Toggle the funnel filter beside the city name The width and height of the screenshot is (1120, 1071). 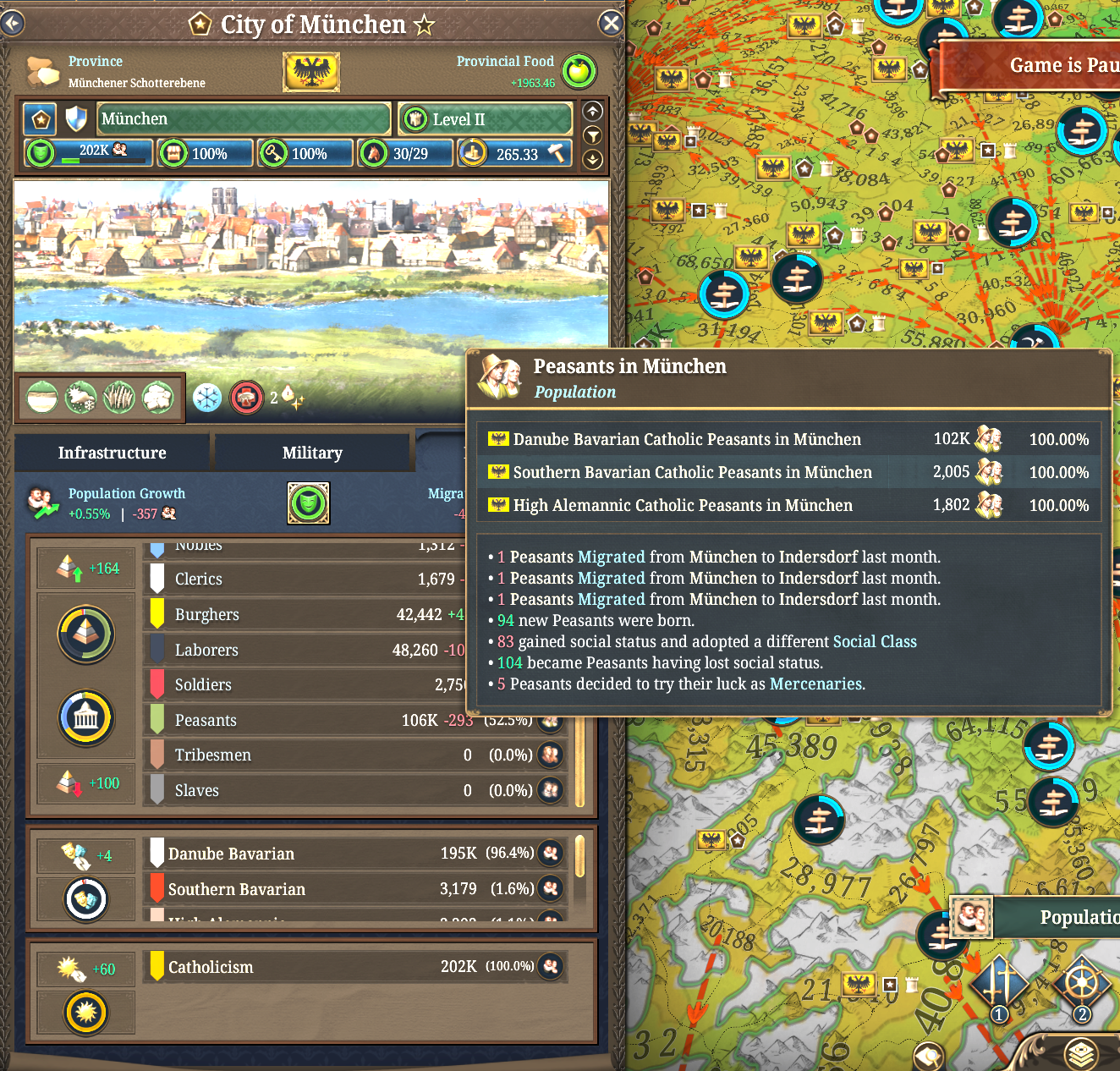[592, 135]
